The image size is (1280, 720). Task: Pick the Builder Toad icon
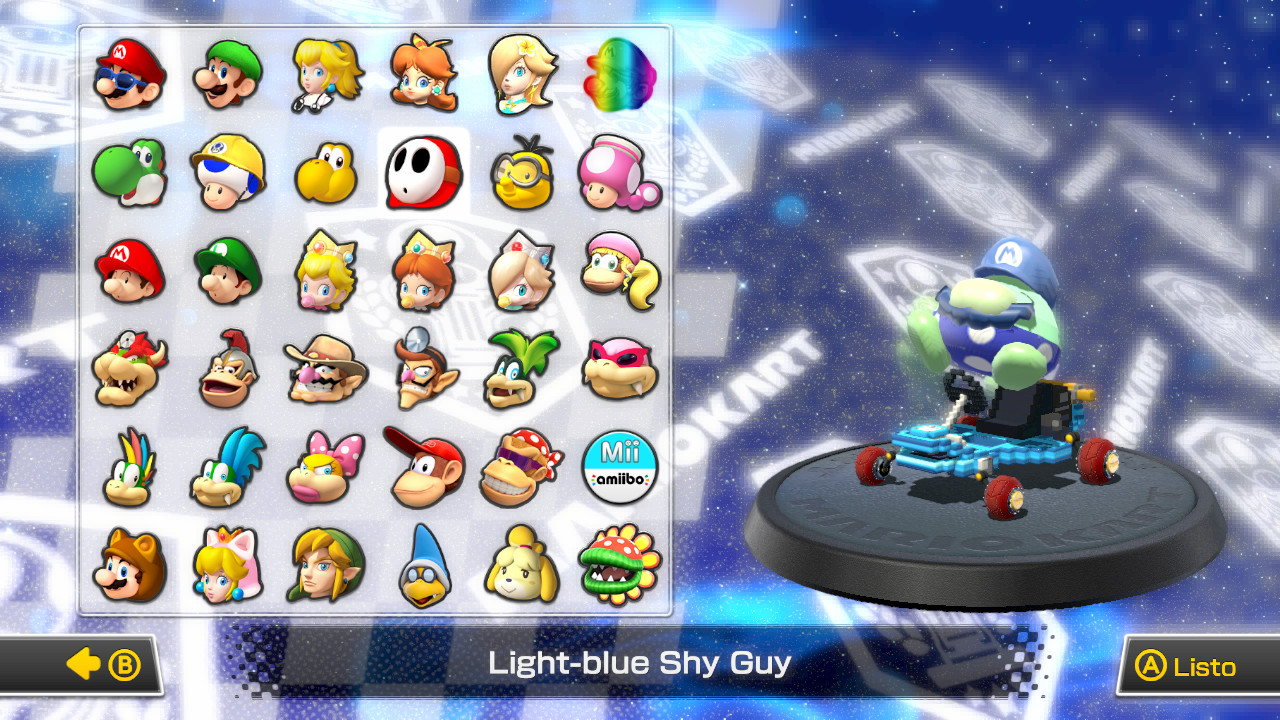pyautogui.click(x=226, y=173)
